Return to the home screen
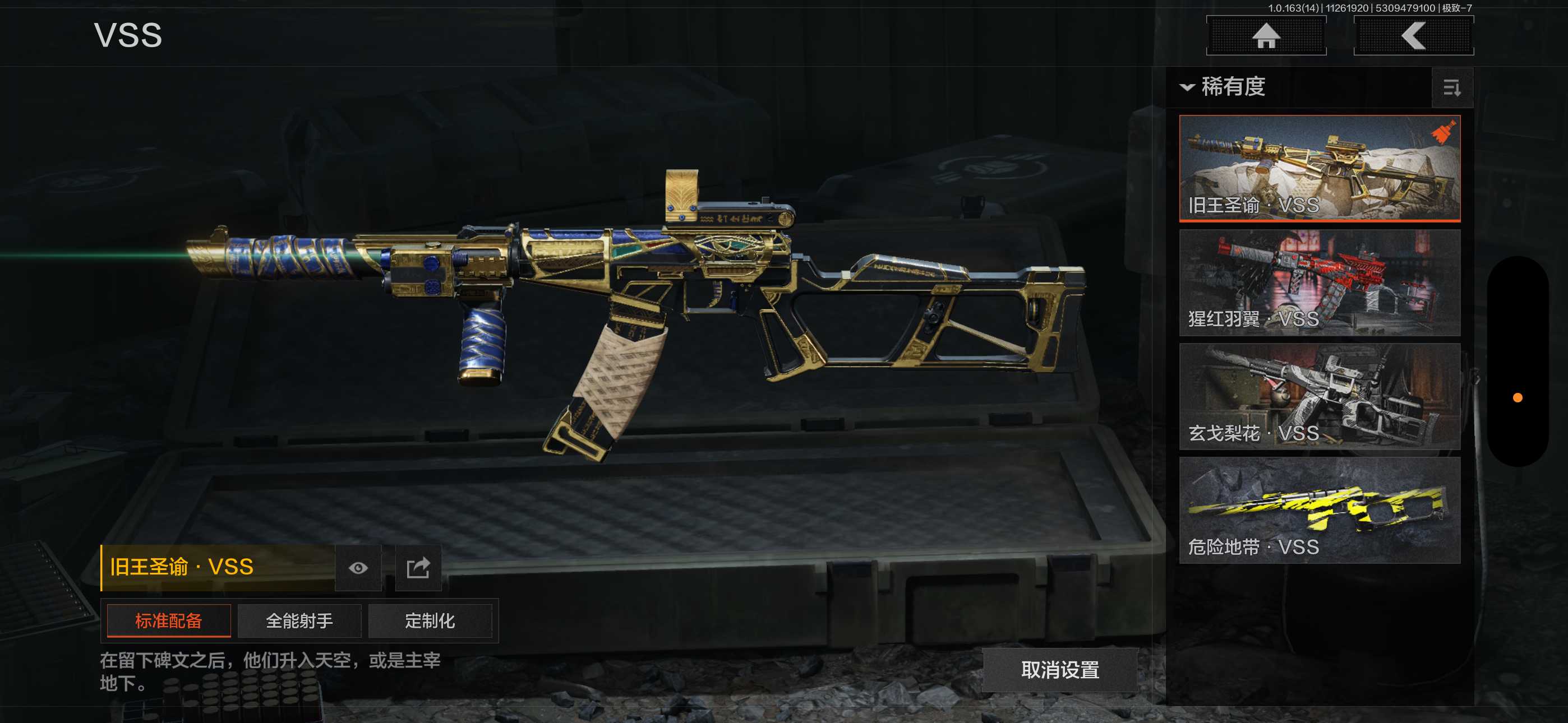Viewport: 1568px width, 723px height. coord(1266,36)
